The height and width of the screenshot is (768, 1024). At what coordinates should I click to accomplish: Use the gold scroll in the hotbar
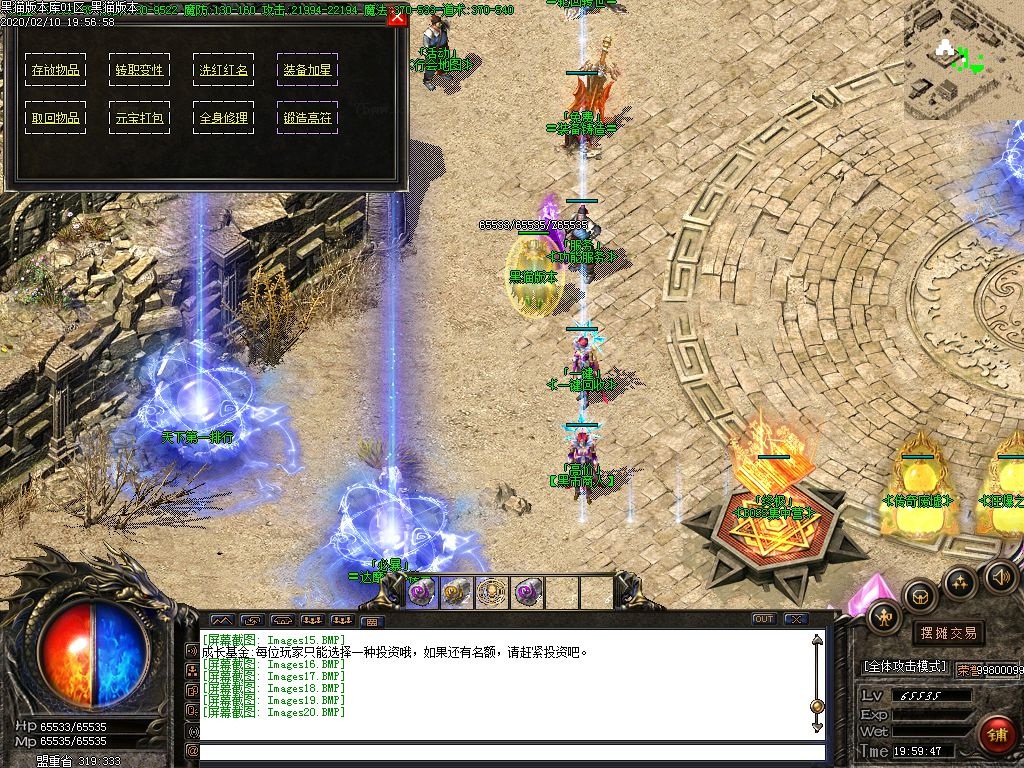coord(457,592)
